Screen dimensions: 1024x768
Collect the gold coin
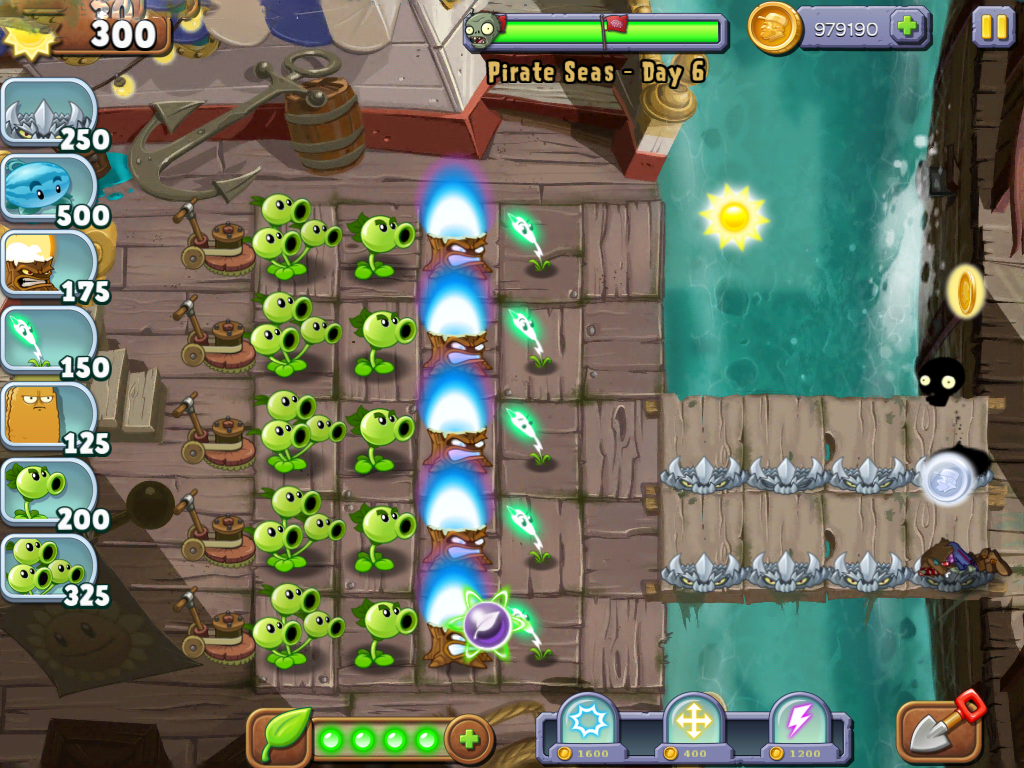click(x=966, y=291)
